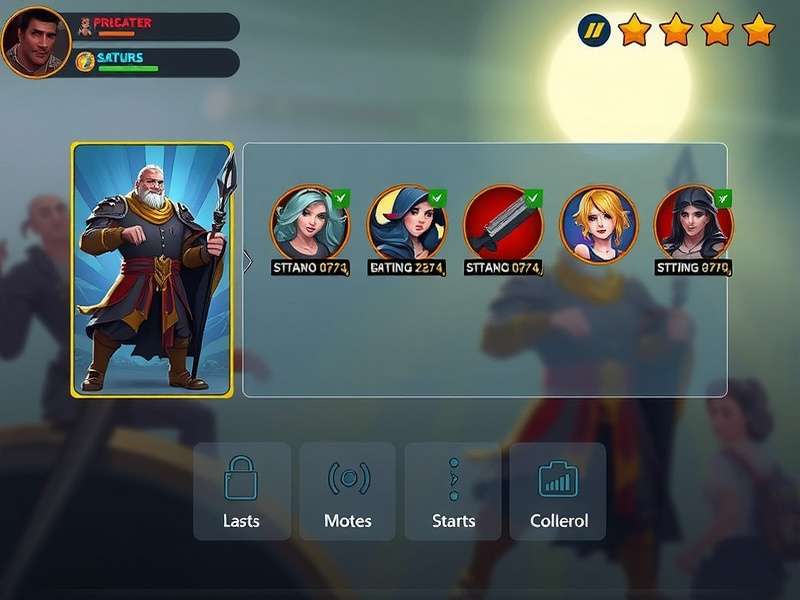The height and width of the screenshot is (600, 800).
Task: Choose the blonde woman portrait
Action: coord(598,223)
